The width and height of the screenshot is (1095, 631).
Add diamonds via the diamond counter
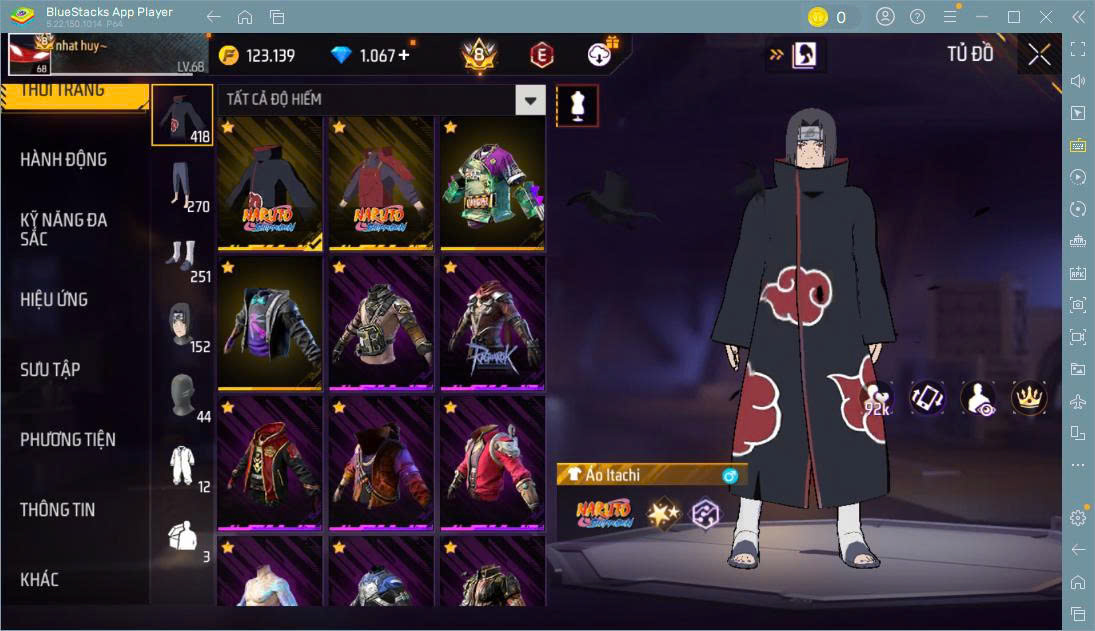tap(403, 56)
